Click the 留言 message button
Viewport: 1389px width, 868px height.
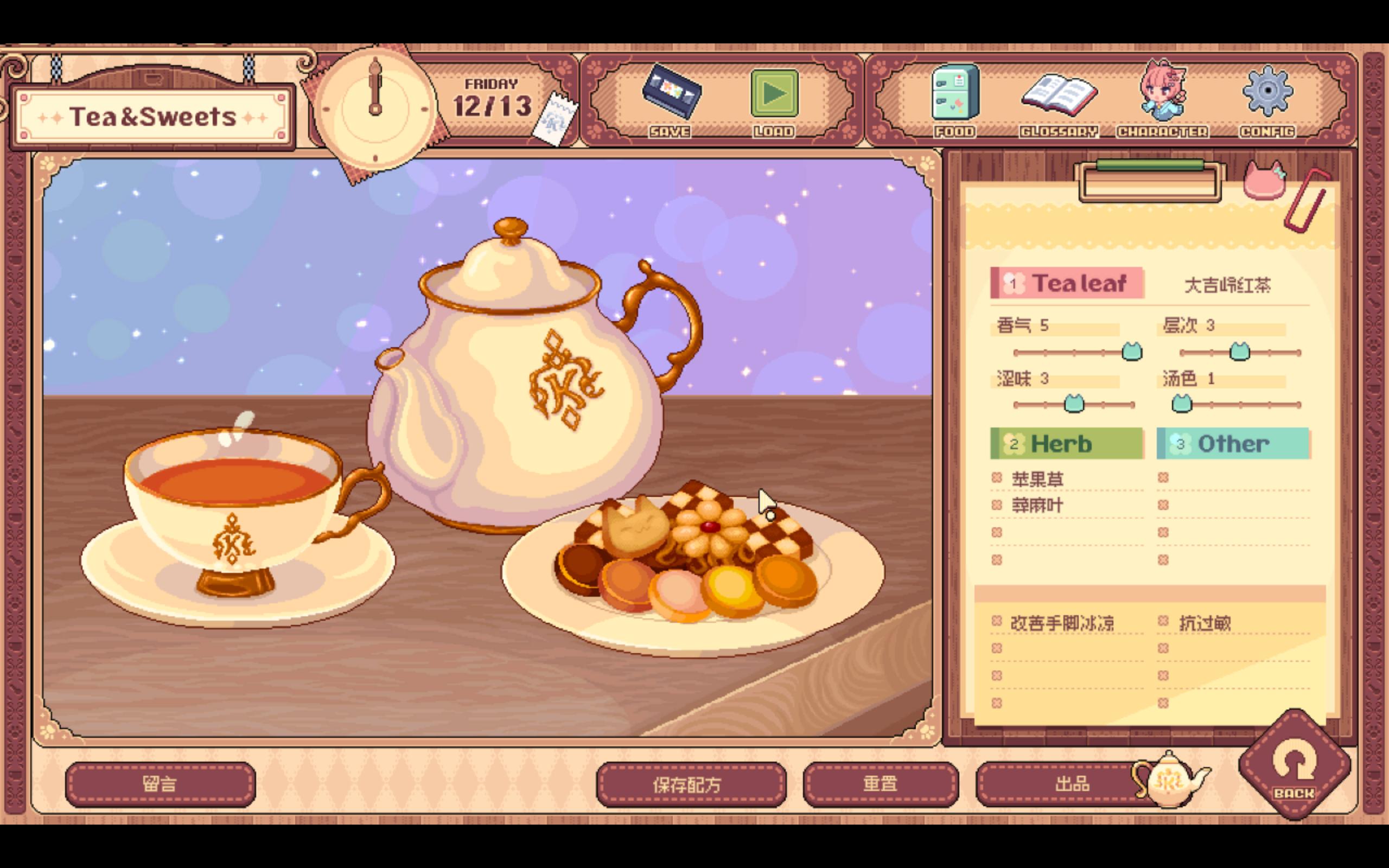point(160,783)
